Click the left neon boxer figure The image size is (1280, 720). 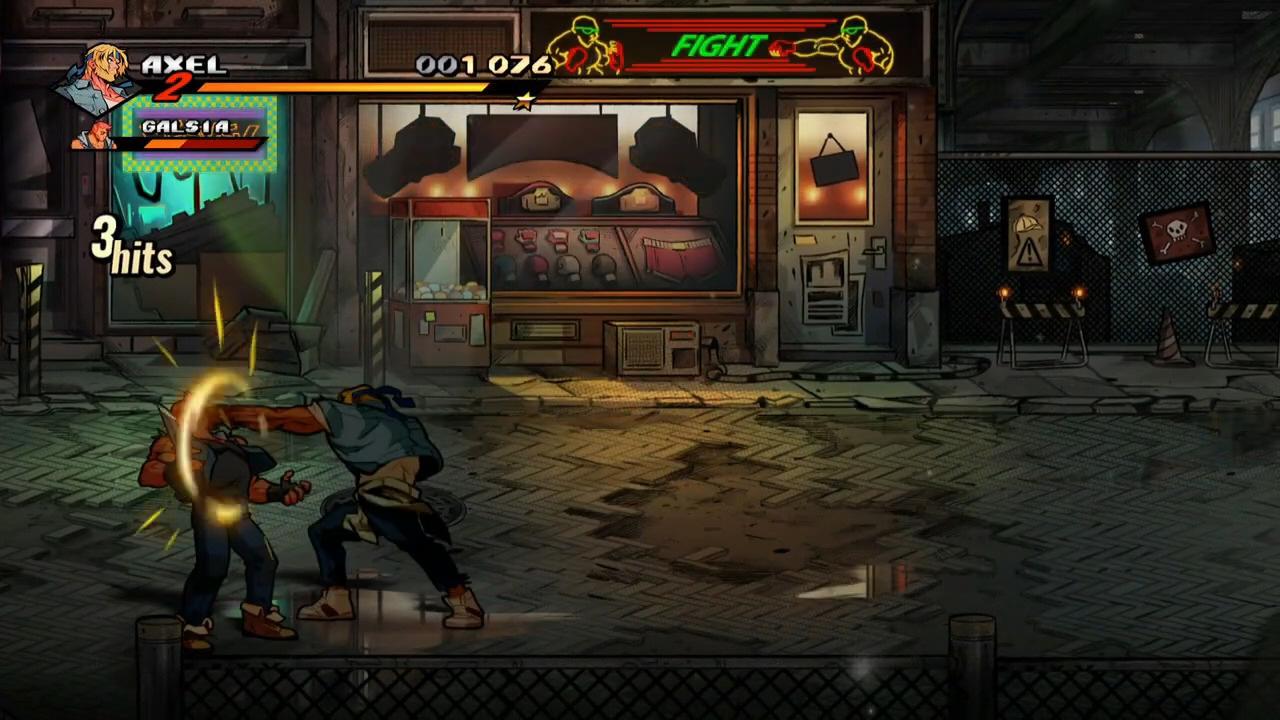(585, 45)
